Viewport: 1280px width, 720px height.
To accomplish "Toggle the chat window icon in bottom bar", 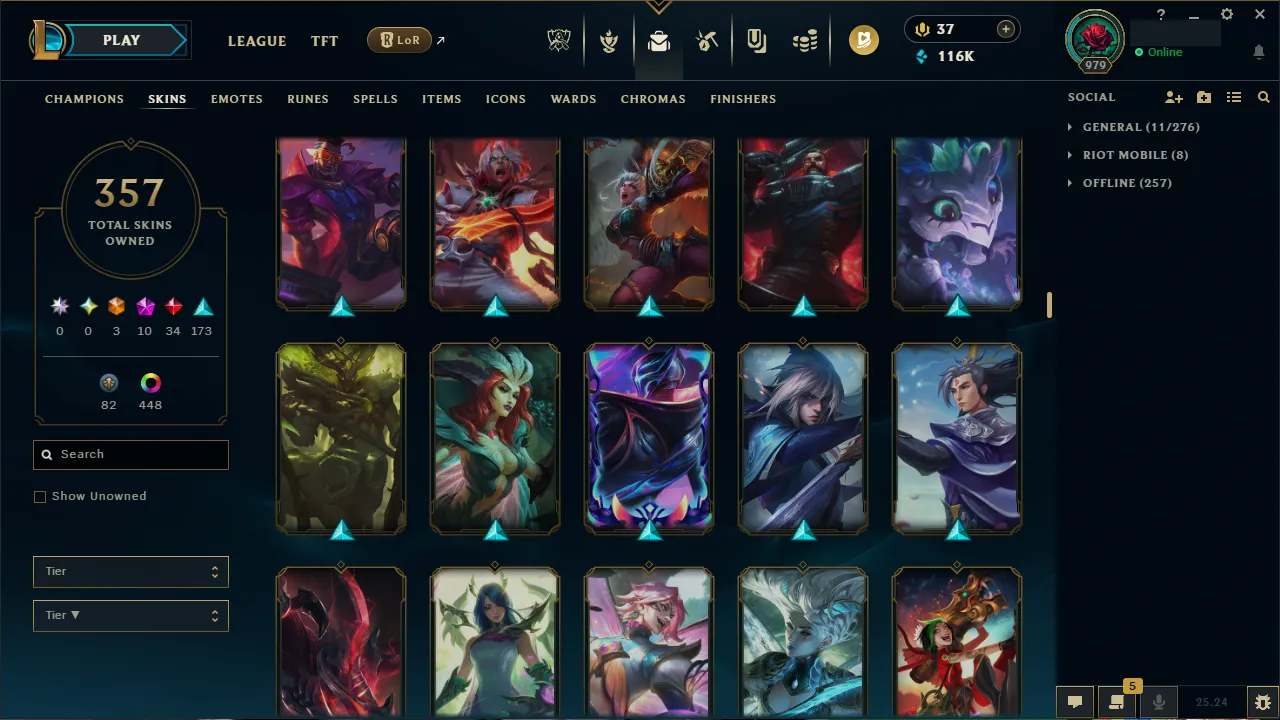I will (x=1075, y=701).
